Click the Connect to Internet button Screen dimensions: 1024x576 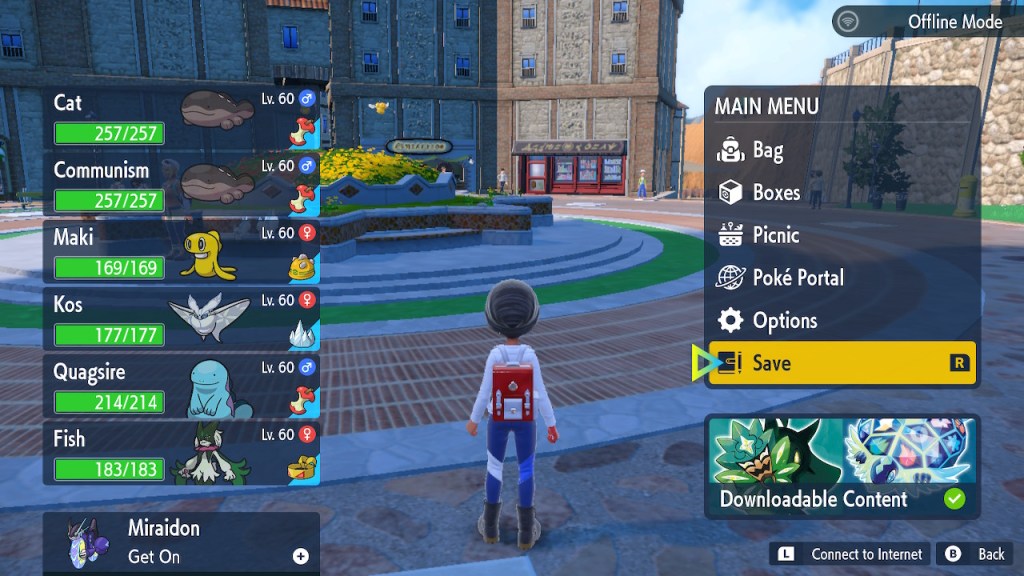click(x=849, y=554)
